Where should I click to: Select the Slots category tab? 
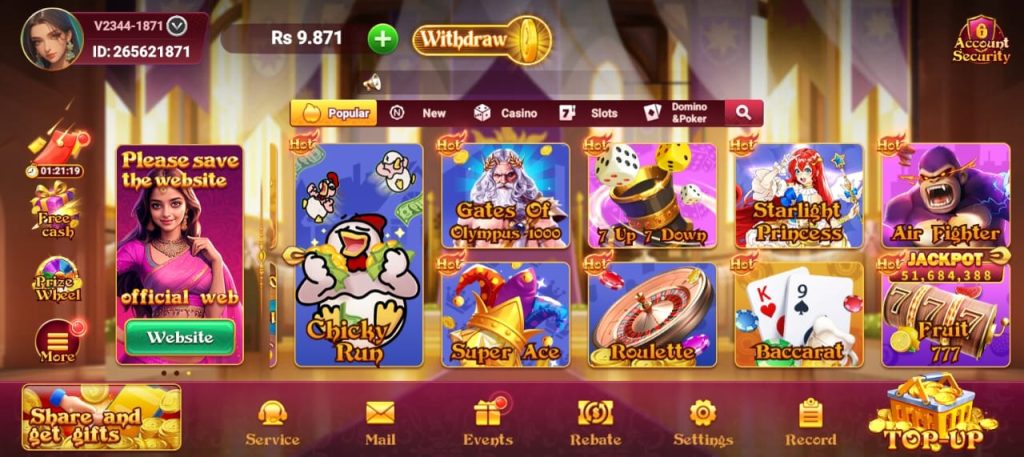(x=591, y=113)
